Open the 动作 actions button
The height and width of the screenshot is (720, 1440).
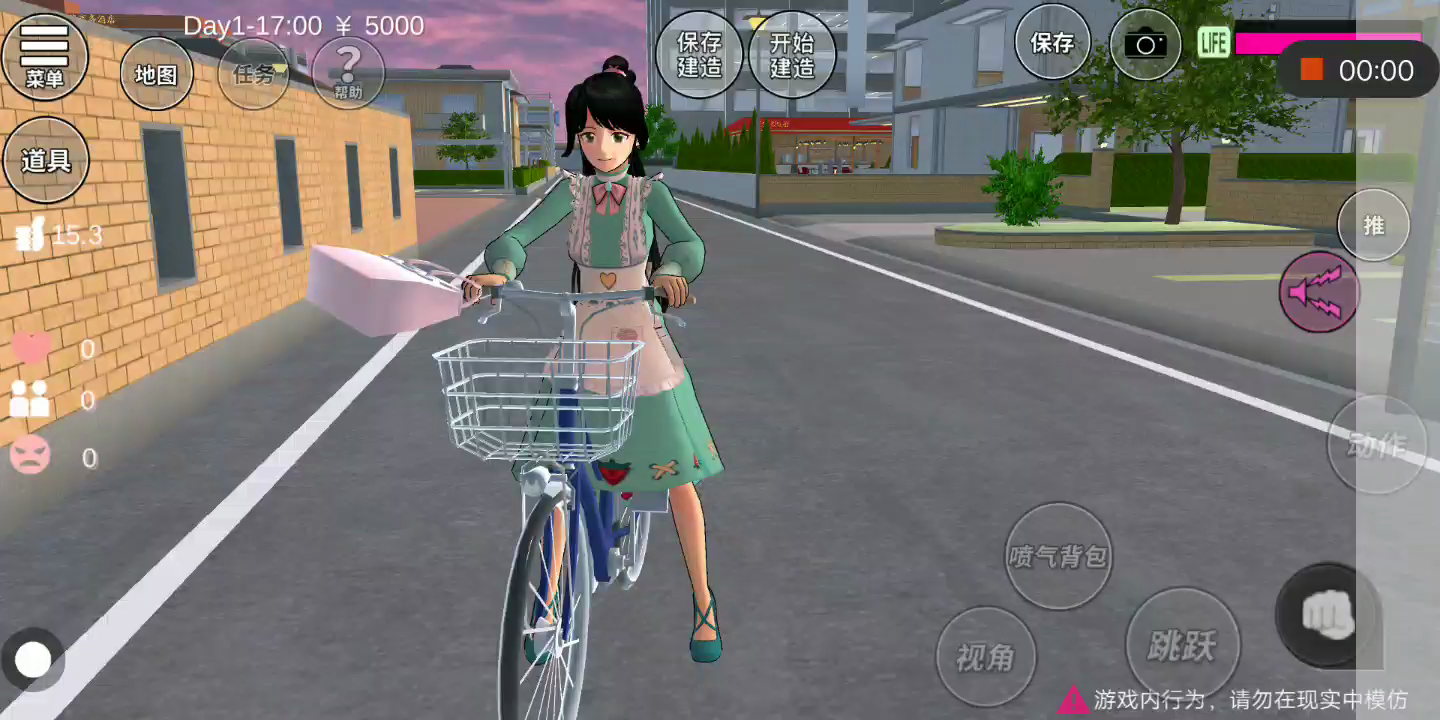click(1376, 444)
